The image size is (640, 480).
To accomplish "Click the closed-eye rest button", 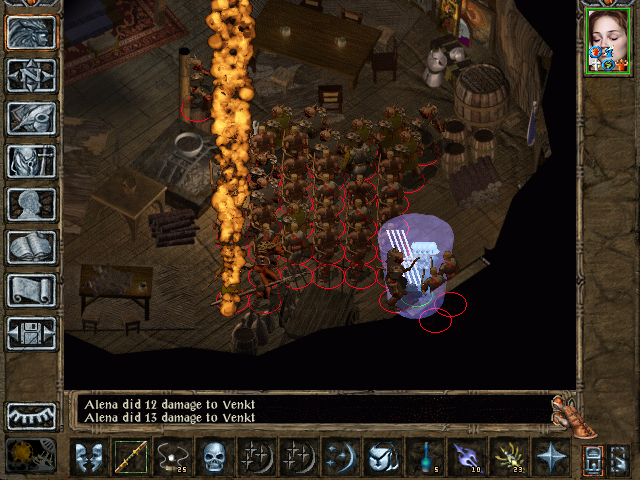I will 32,415.
